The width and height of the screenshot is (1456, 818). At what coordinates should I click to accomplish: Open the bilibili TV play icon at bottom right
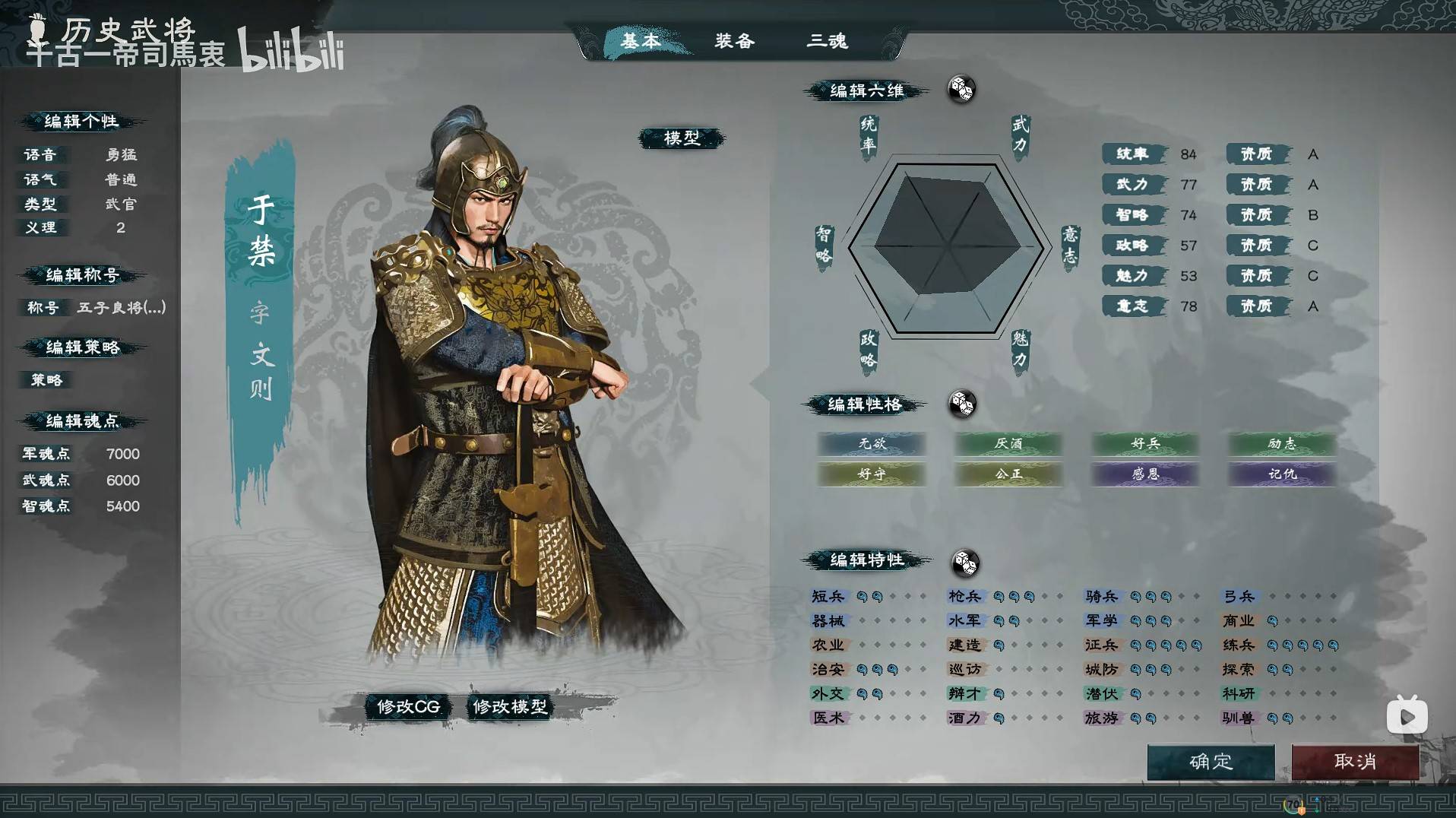[1407, 715]
